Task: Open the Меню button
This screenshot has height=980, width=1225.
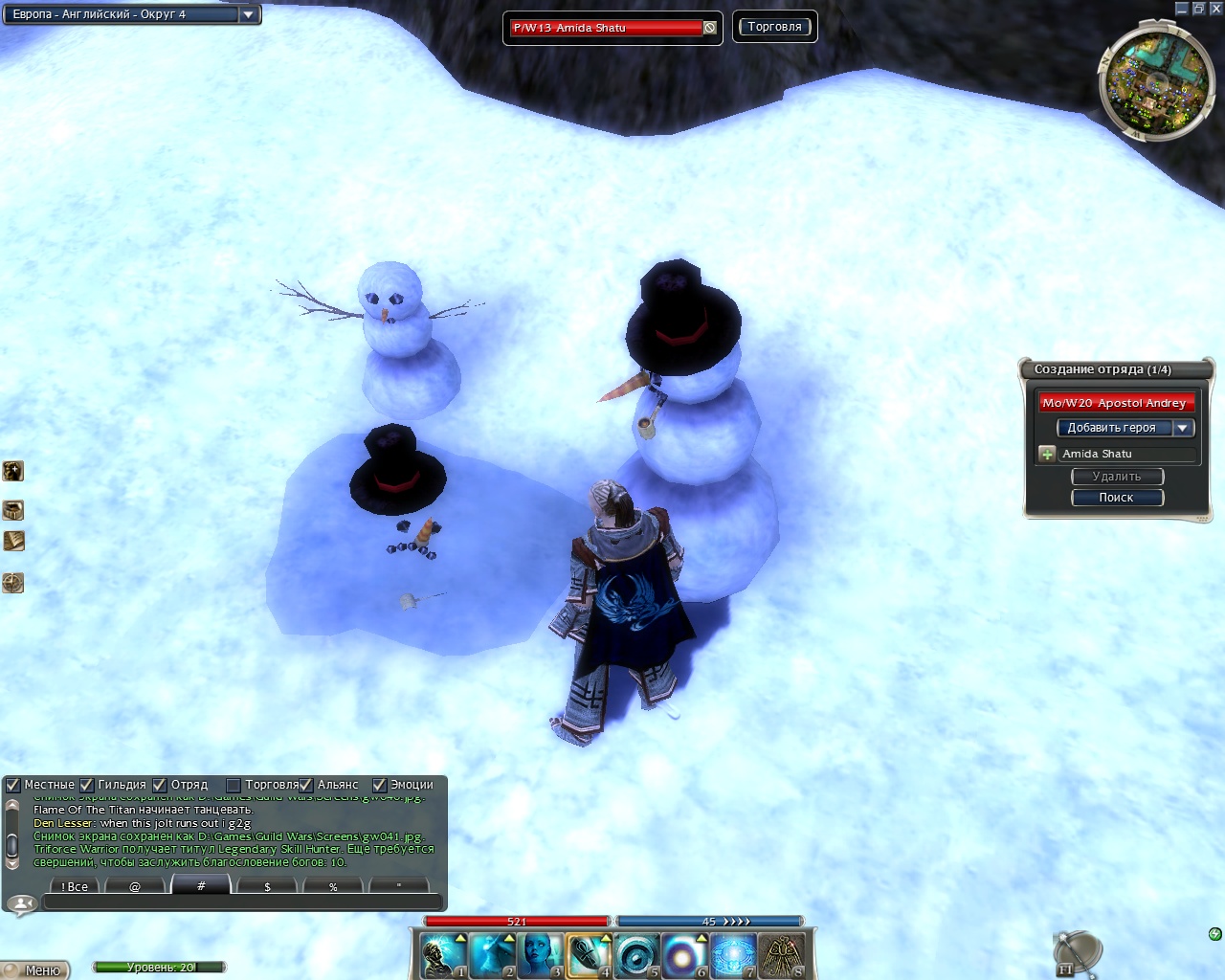Action: (x=38, y=969)
